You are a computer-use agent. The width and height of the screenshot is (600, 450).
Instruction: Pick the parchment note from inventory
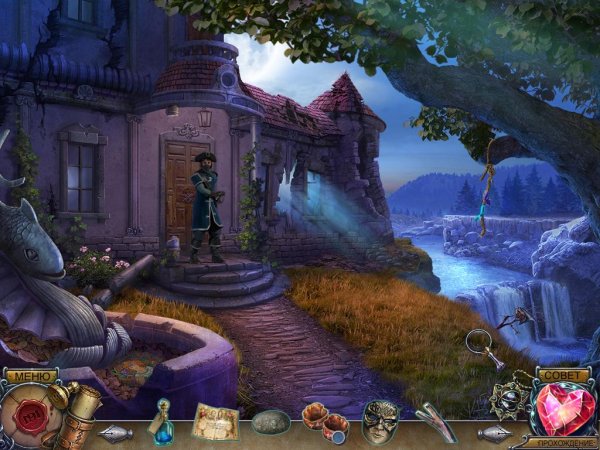214,418
